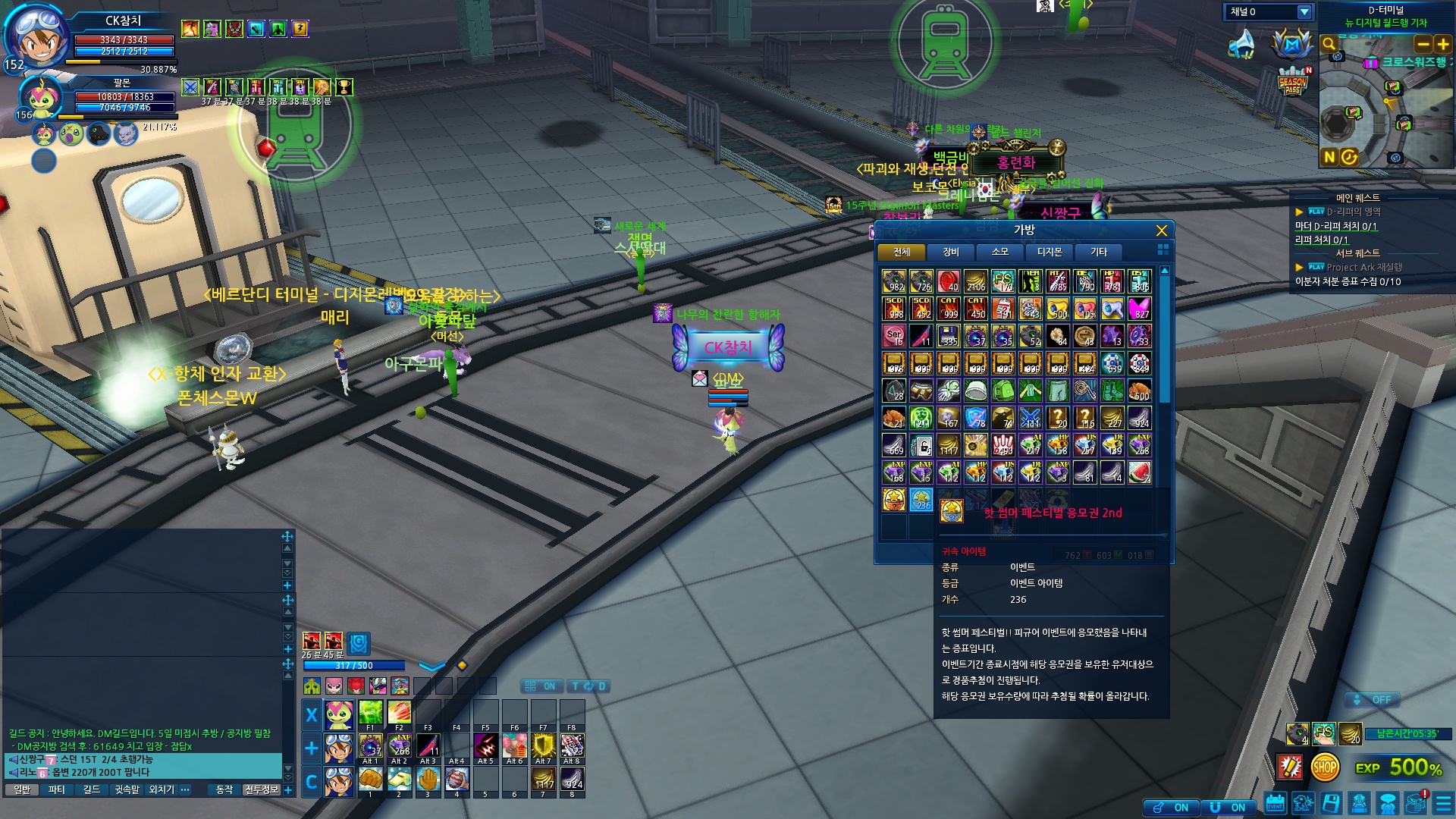Open the 전투정보 combat info tab
Image resolution: width=1456 pixels, height=819 pixels.
pos(261,789)
